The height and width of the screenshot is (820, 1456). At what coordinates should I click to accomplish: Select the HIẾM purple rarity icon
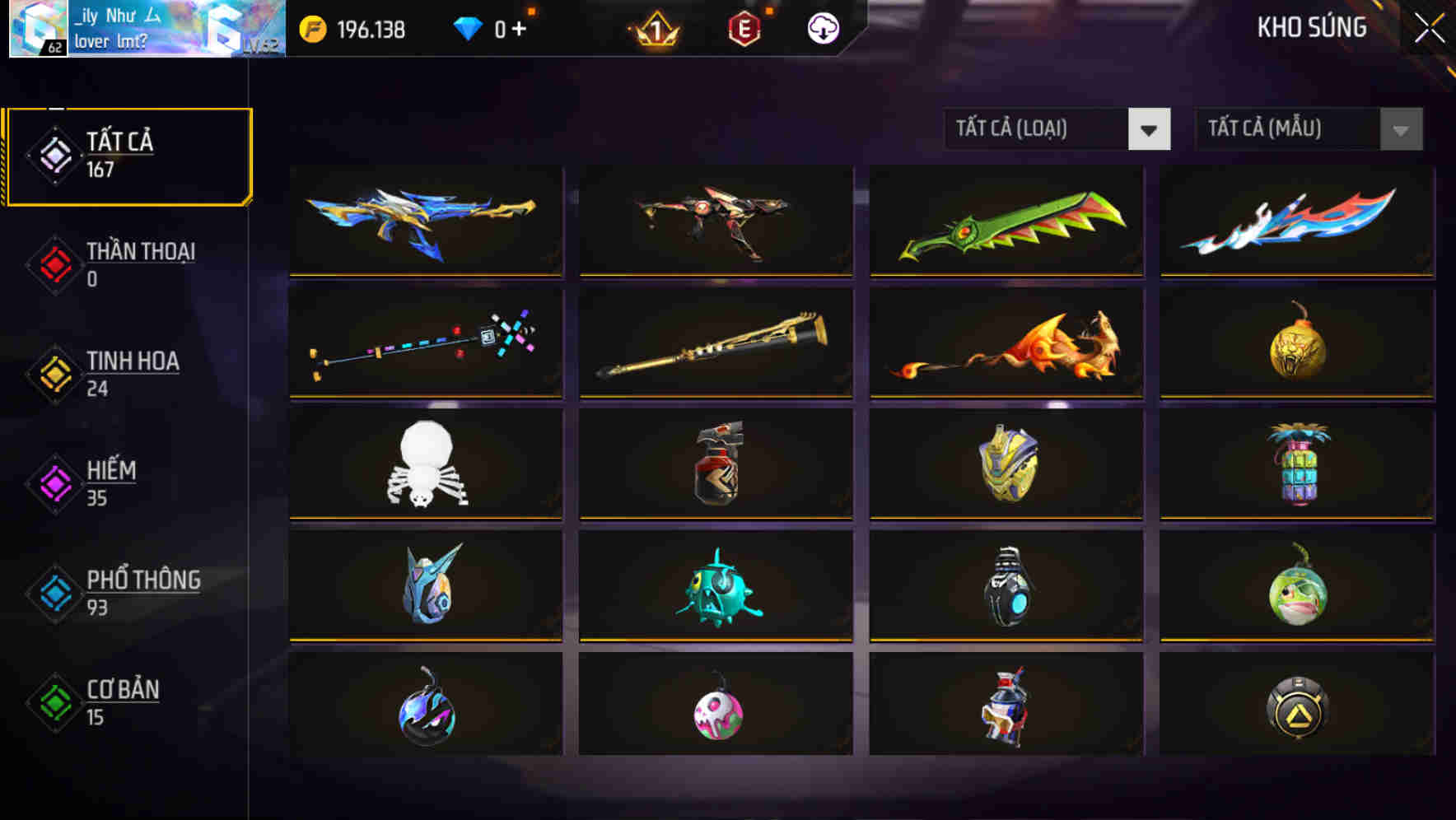(x=53, y=484)
